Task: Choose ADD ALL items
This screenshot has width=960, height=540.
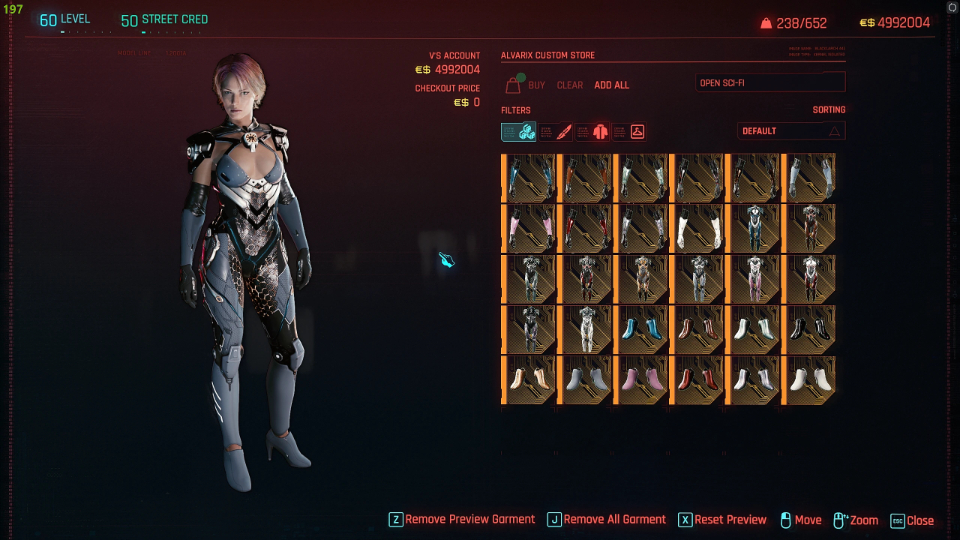Action: (612, 86)
